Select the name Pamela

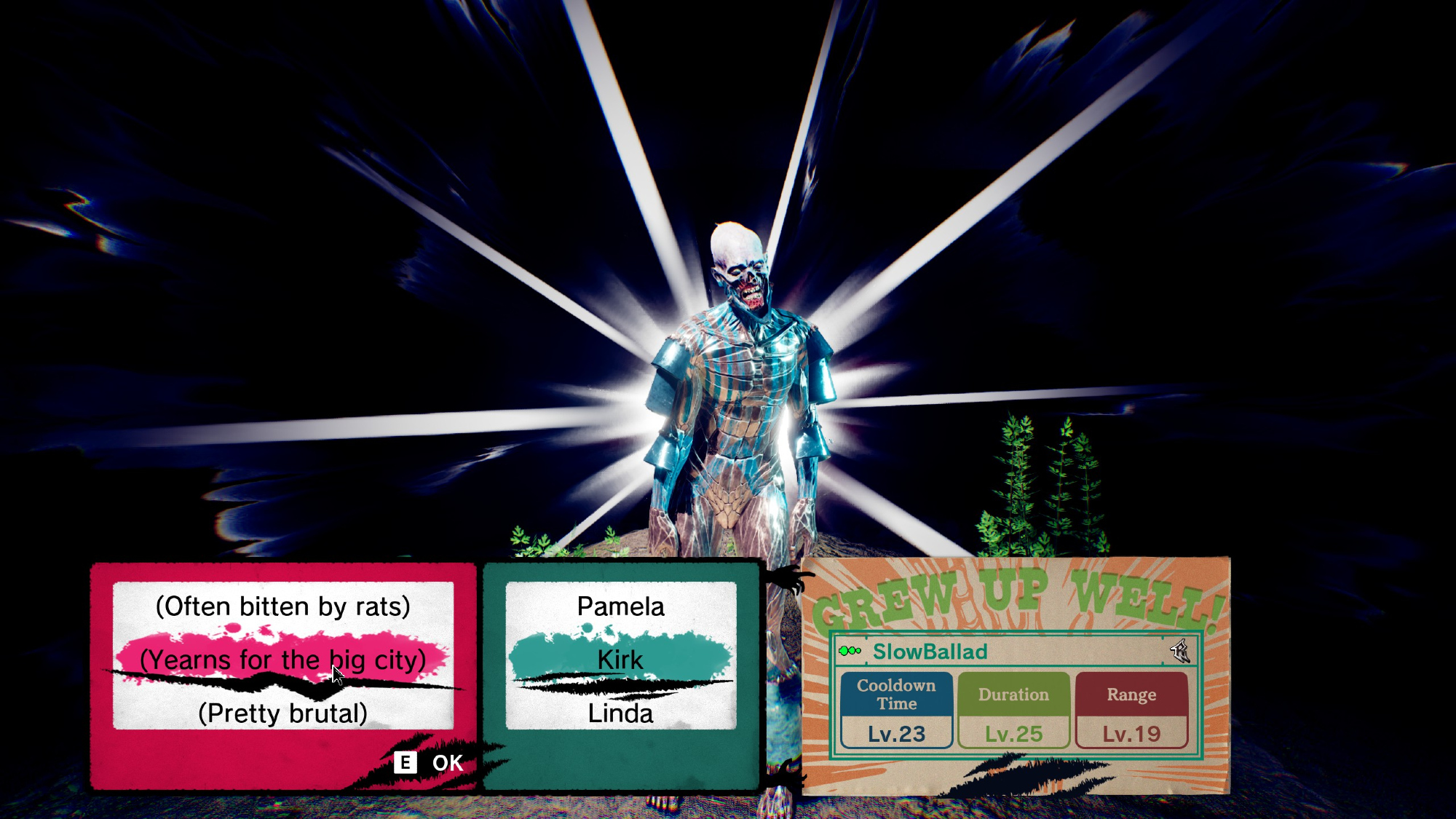pos(620,606)
